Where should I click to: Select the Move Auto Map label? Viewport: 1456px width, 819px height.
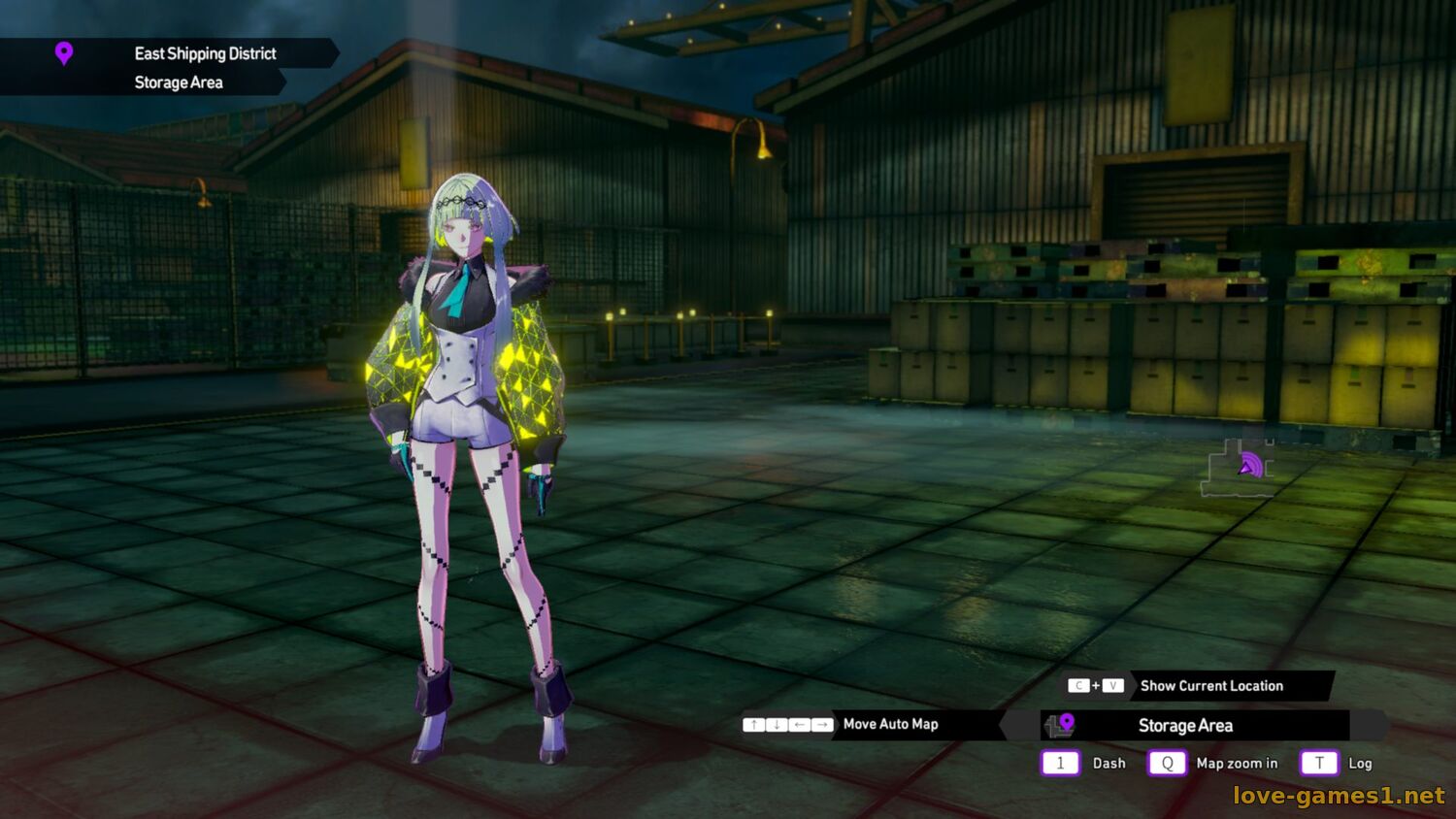(890, 724)
